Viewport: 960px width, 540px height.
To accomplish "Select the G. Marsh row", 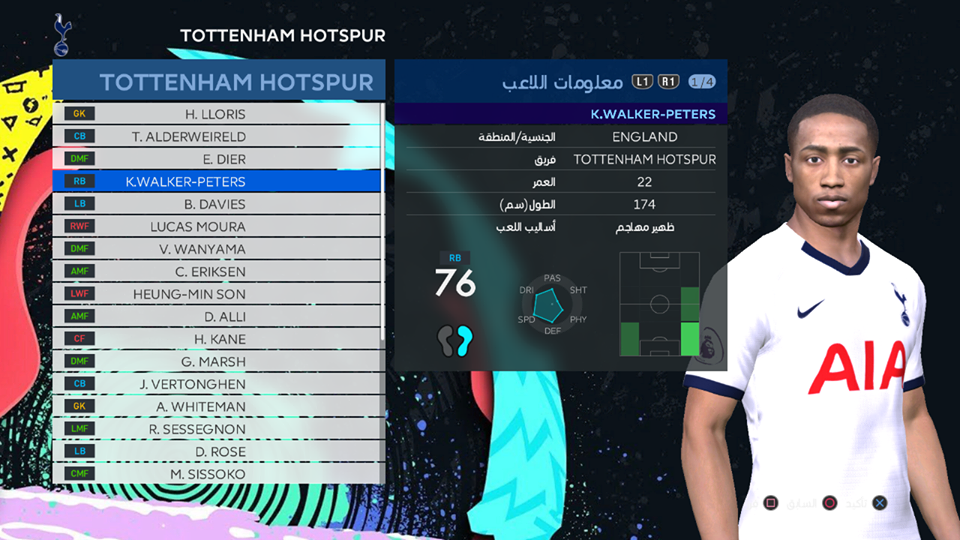I will coord(215,362).
